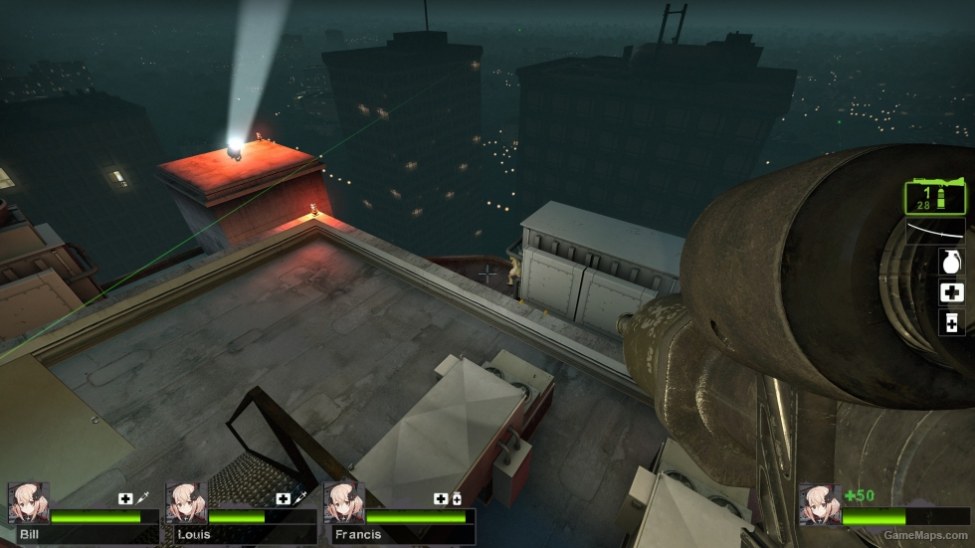
Task: Click Bill's teammate portrait
Action: tap(28, 503)
